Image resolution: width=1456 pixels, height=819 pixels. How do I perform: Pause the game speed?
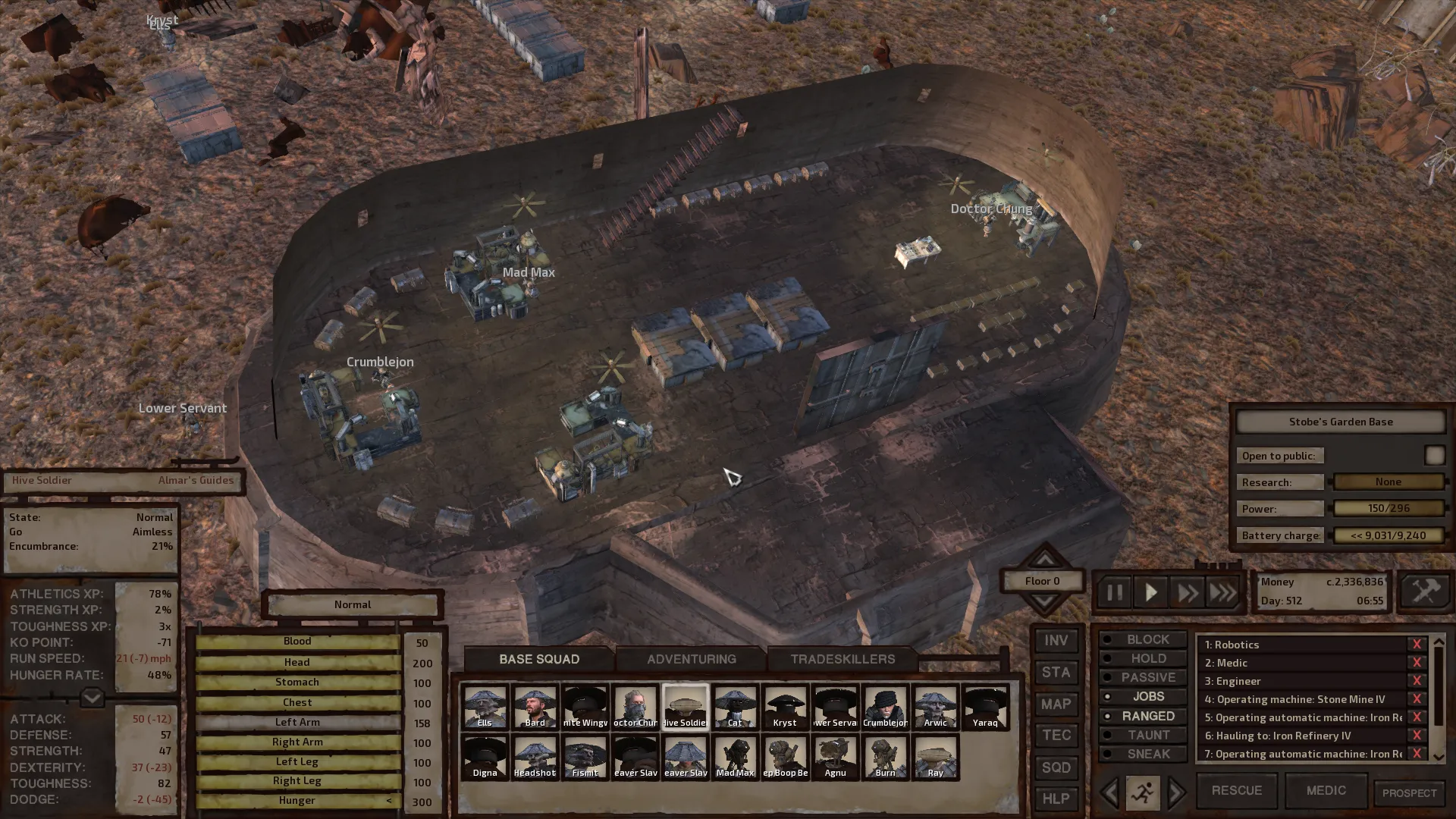coord(1114,592)
